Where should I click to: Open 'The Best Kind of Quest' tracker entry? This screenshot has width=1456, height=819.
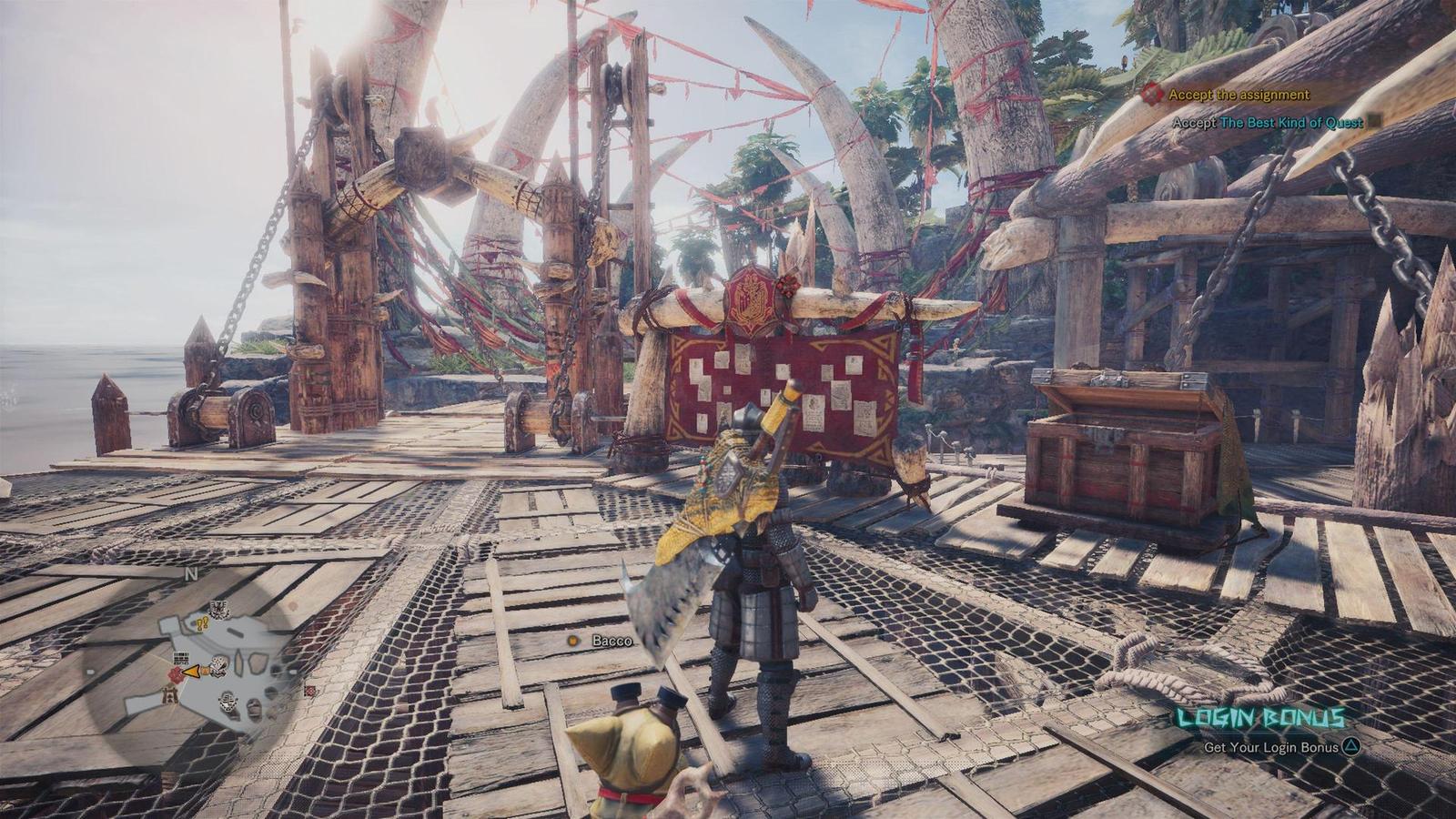pos(1291,123)
